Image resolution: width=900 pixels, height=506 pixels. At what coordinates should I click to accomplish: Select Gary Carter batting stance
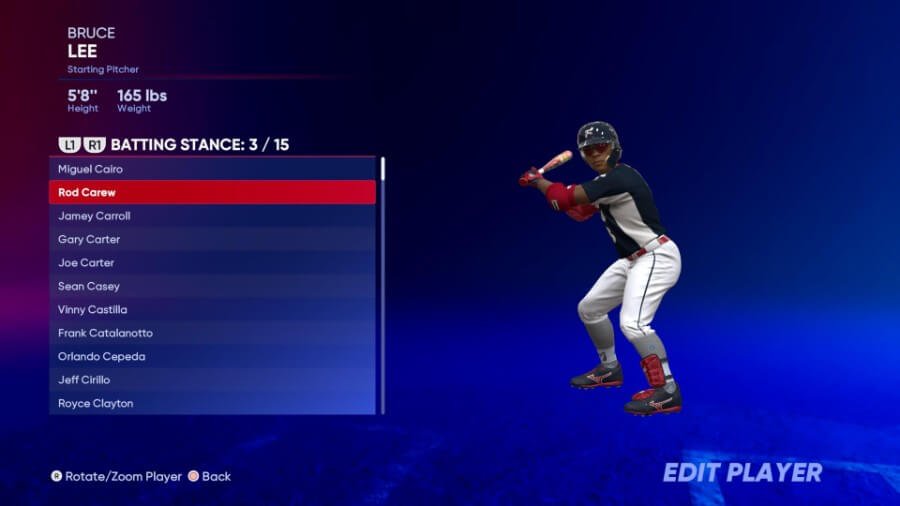tap(212, 239)
